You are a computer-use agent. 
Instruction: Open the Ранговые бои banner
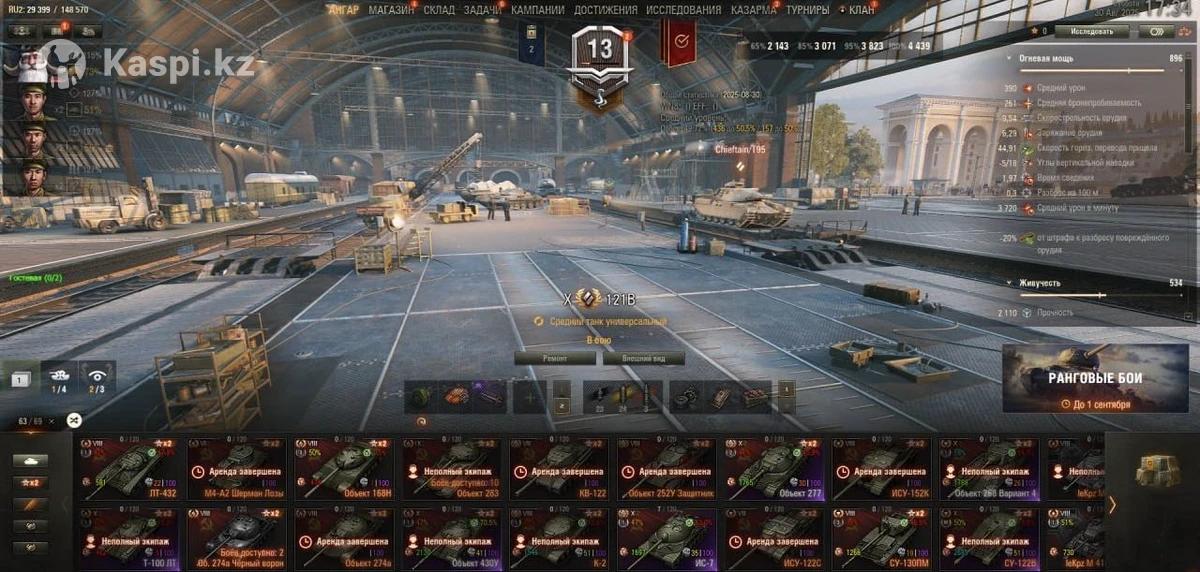click(1095, 379)
